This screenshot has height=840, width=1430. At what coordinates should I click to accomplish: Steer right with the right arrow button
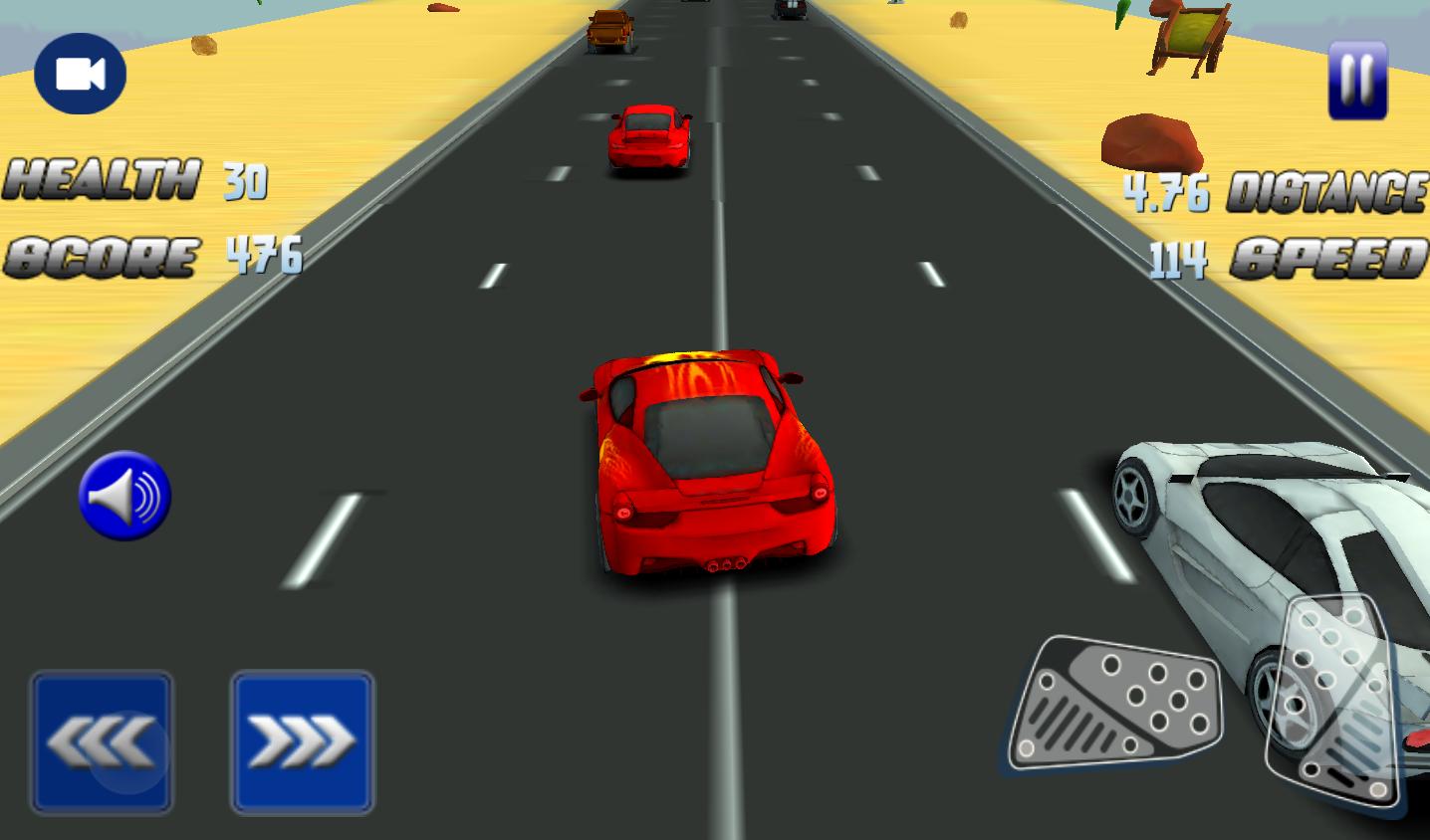coord(302,741)
